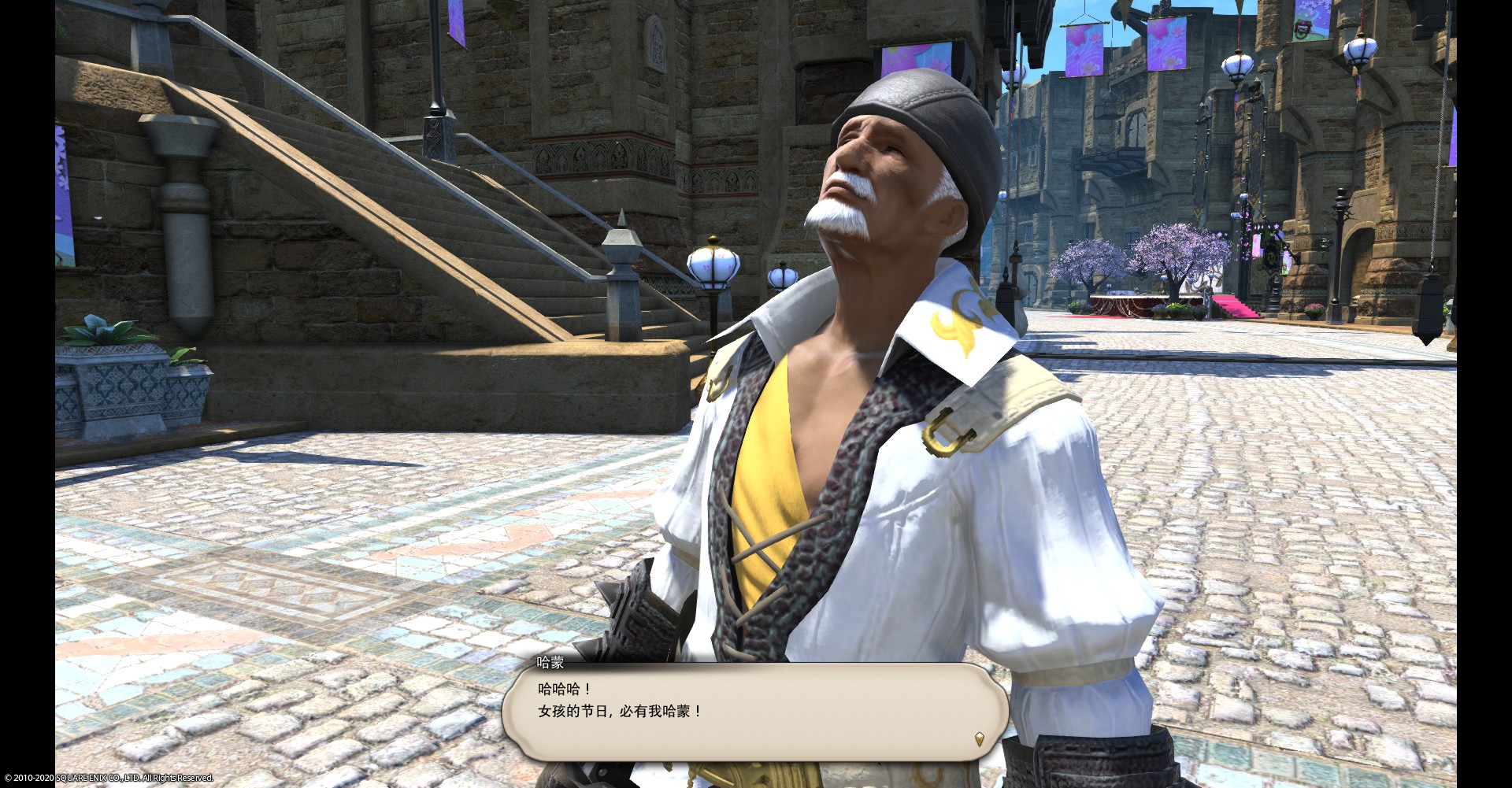Advance dialogue with the yellow arrow indicator

pos(979,738)
